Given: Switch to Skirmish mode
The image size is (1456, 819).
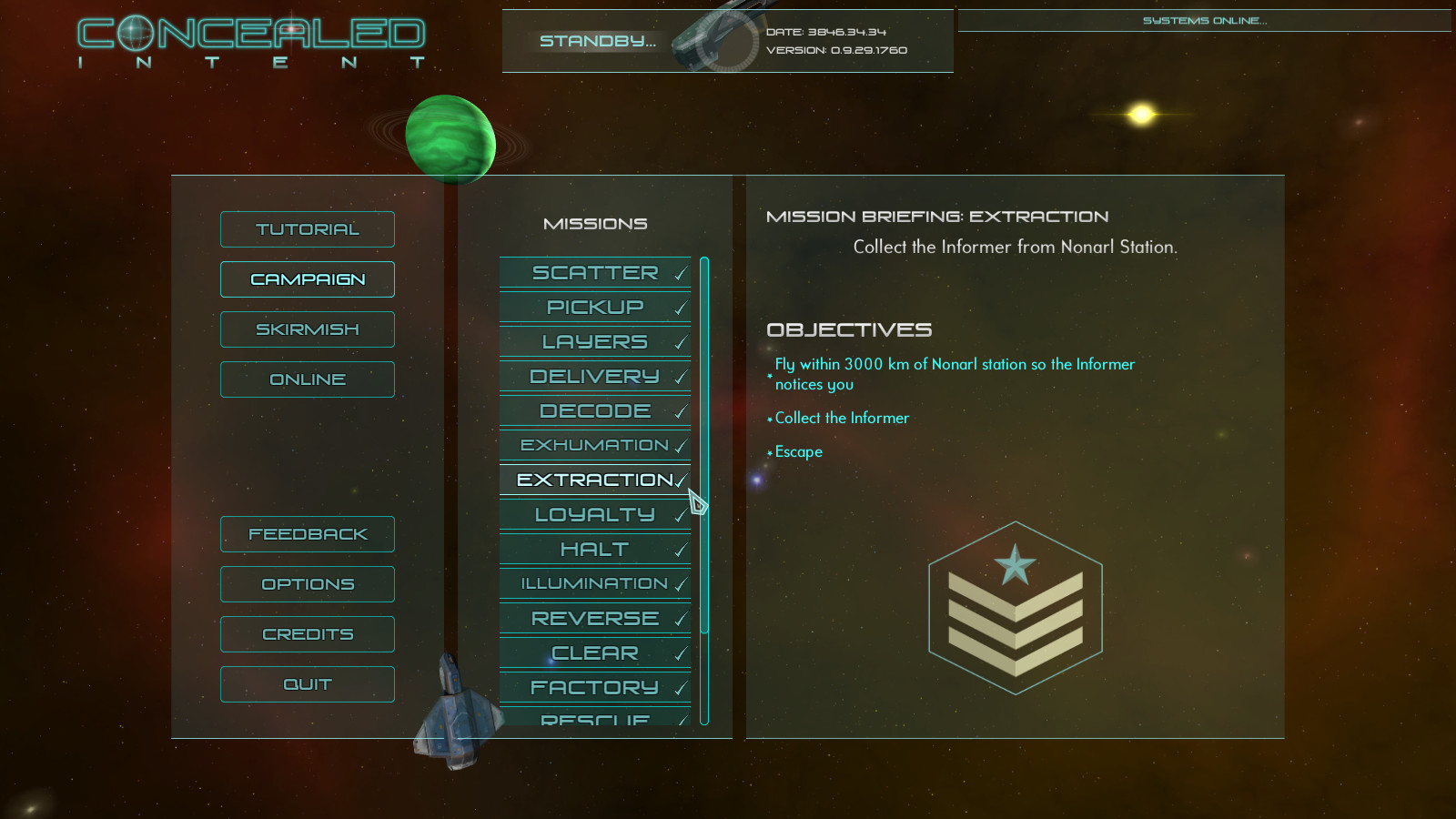Looking at the screenshot, I should click(x=307, y=329).
